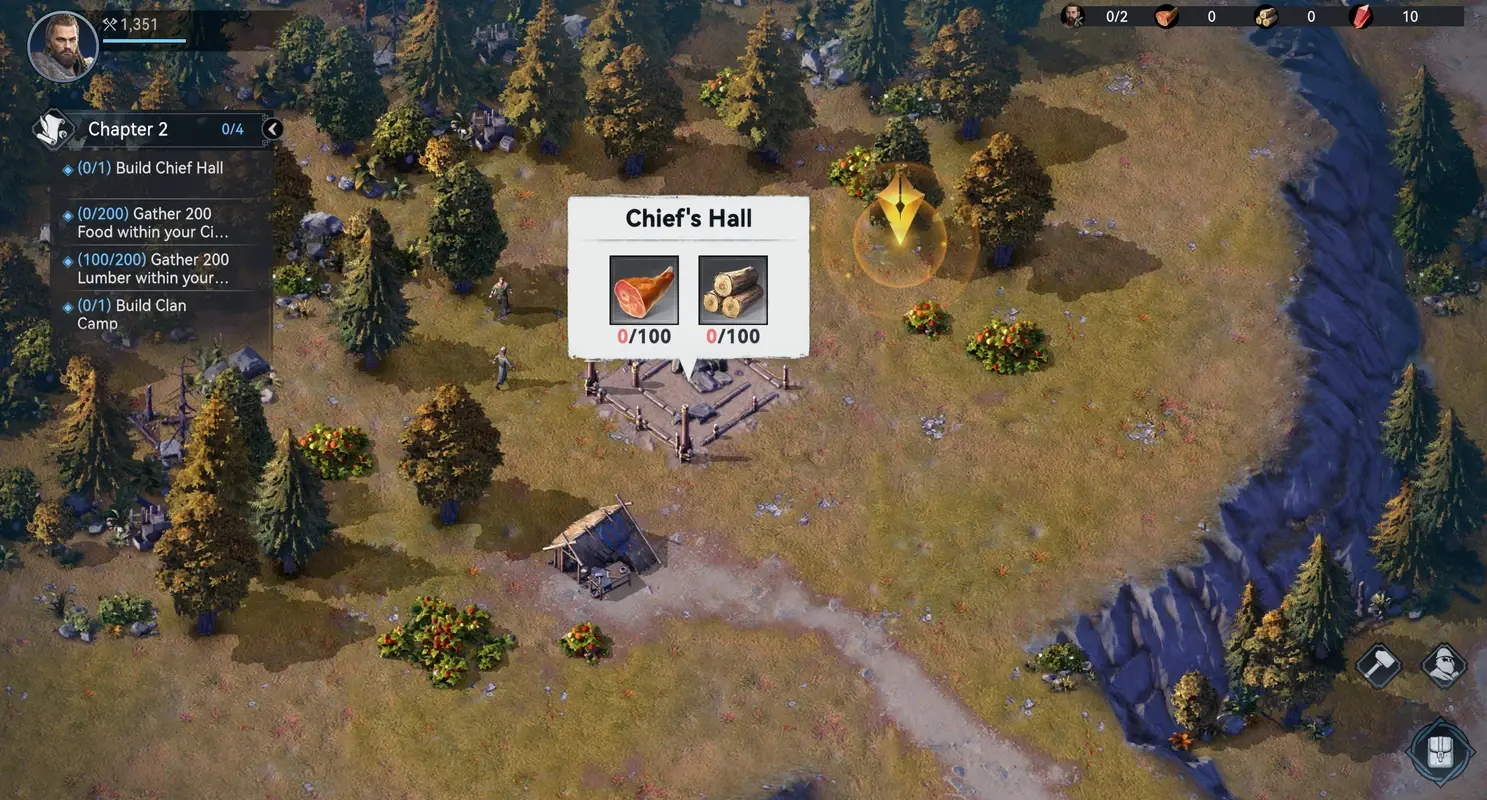Viewport: 1487px width, 800px height.
Task: Select the hooded worker icon near the hammer
Action: [x=1443, y=664]
